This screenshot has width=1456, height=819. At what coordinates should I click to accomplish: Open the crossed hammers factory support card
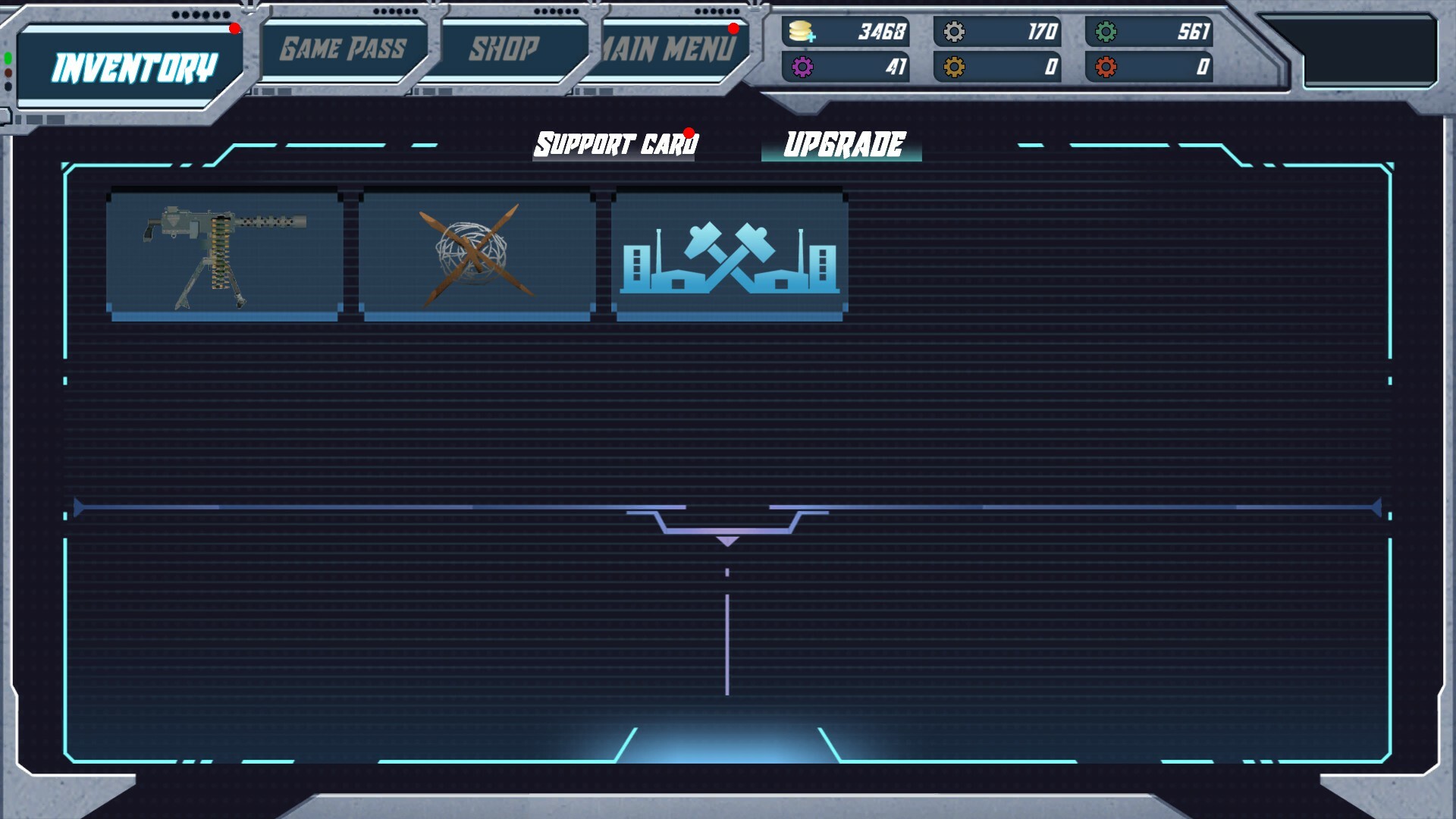click(730, 254)
